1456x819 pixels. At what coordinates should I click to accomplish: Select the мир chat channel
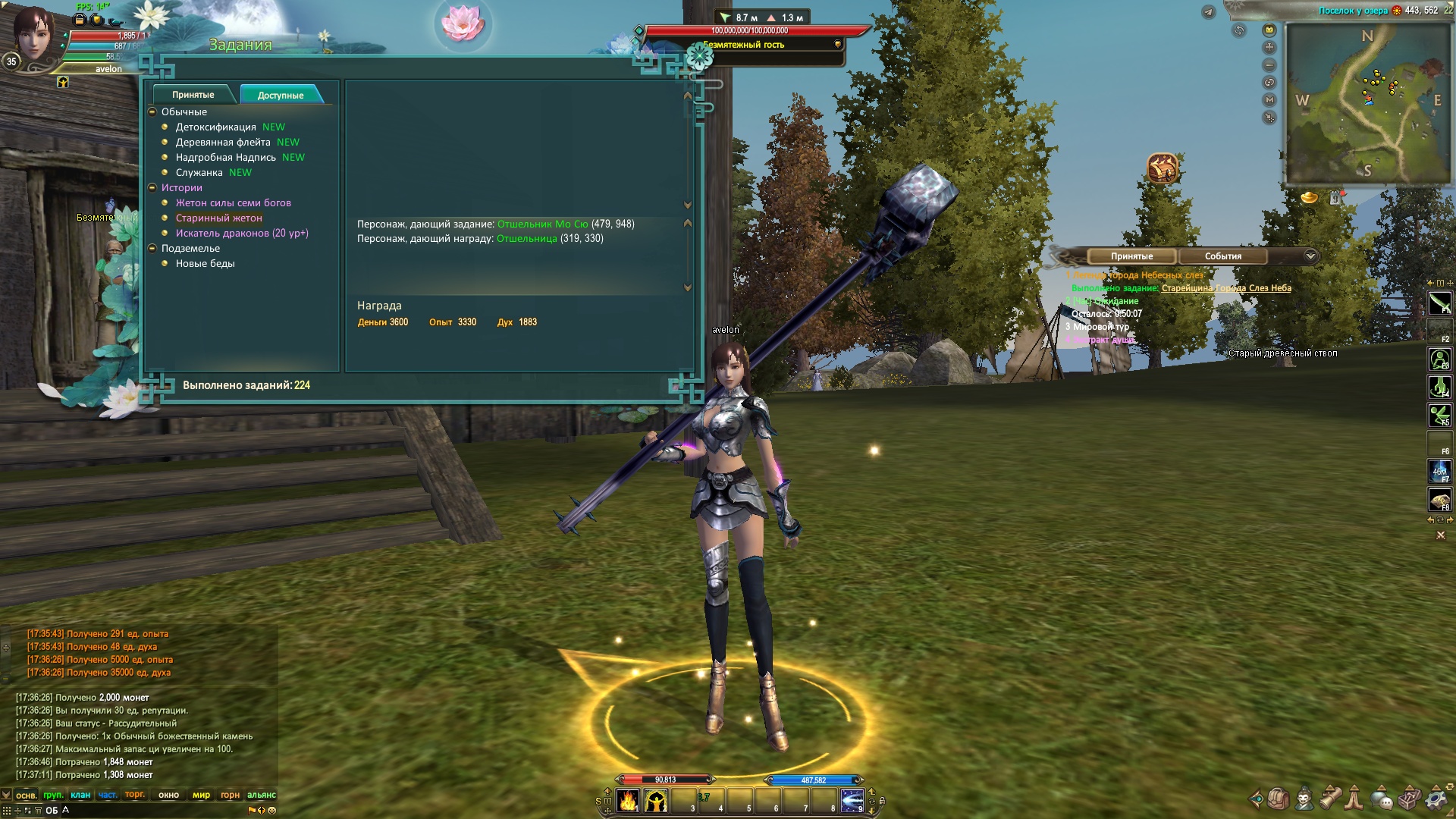201,795
